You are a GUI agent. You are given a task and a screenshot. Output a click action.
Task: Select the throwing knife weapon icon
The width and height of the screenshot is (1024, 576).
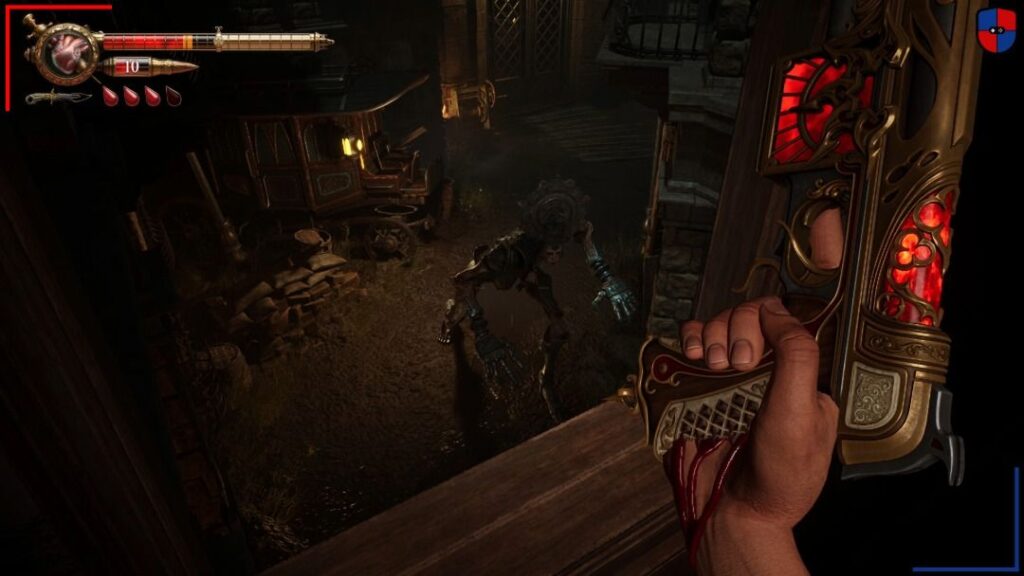pos(58,97)
